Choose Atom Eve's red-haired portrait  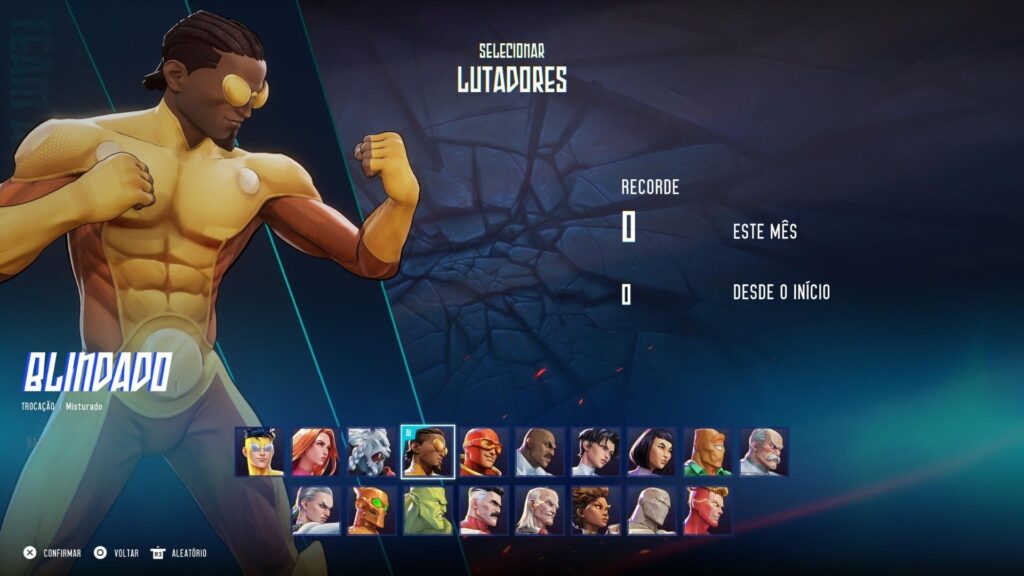[316, 452]
